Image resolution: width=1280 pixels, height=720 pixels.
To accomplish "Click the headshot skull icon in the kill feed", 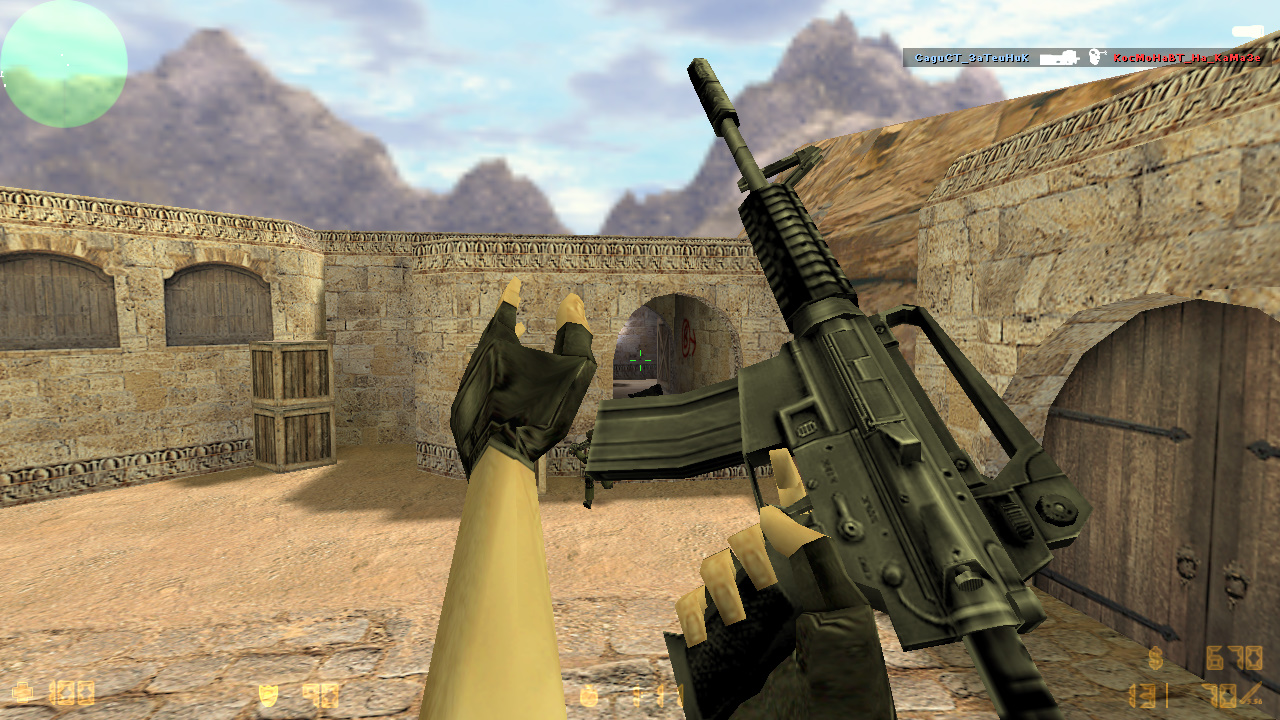I will pyautogui.click(x=1094, y=56).
